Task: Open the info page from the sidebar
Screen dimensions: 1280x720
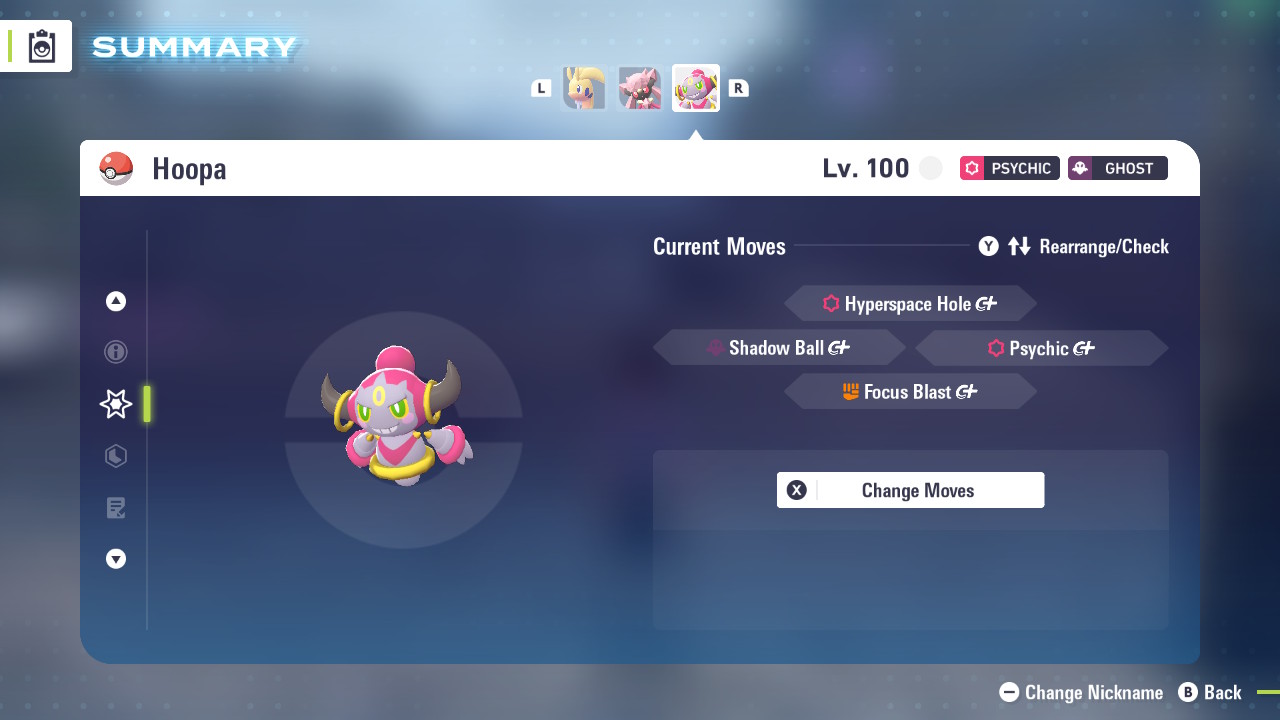Action: (115, 352)
